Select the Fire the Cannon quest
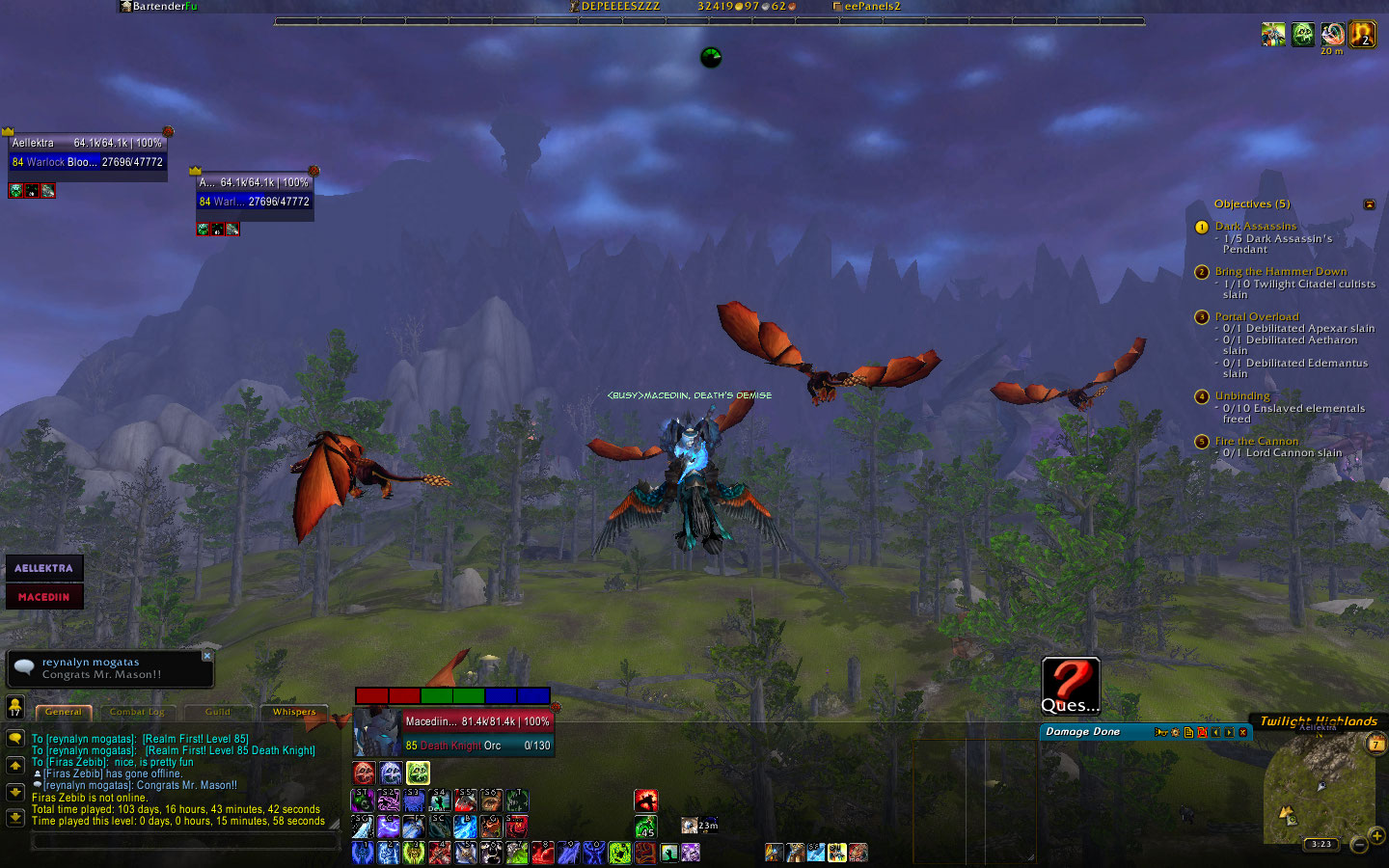Screen dimensions: 1389x868 pyautogui.click(x=1256, y=442)
